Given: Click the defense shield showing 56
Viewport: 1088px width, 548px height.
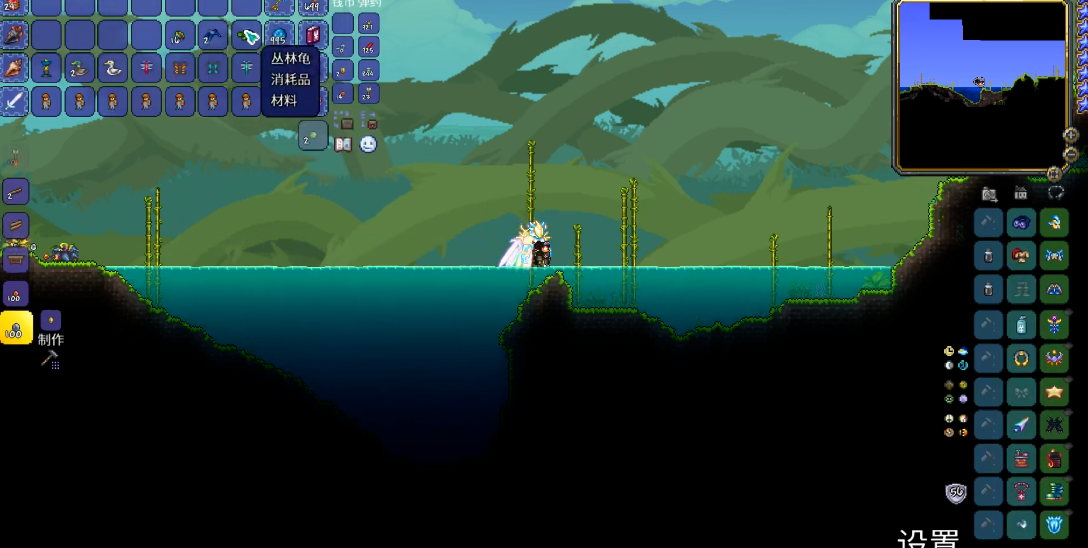Looking at the screenshot, I should click(x=956, y=493).
